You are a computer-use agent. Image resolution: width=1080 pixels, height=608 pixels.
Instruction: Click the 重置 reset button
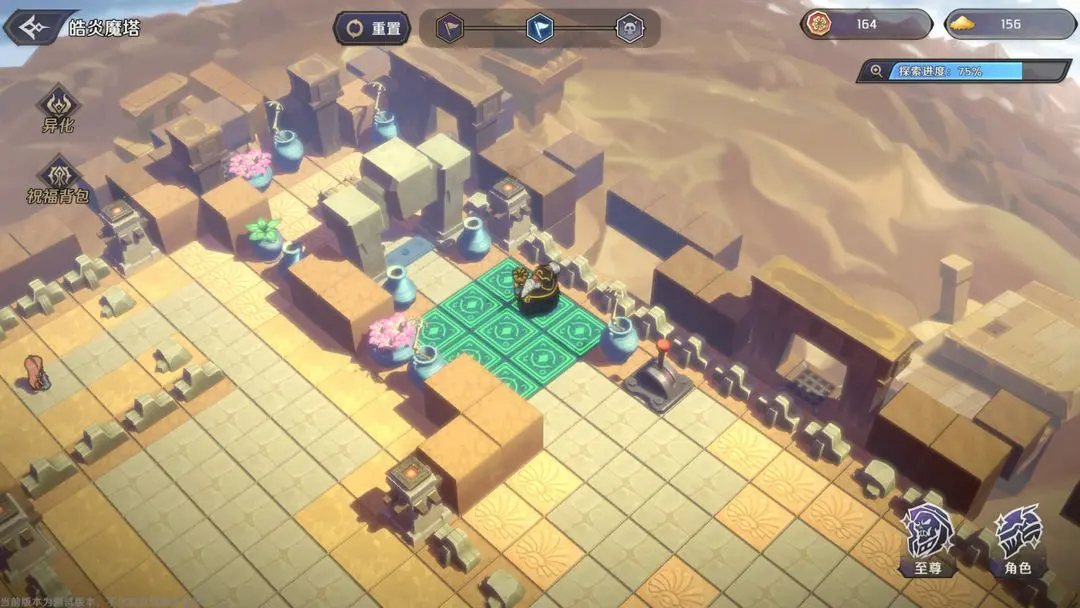point(373,28)
